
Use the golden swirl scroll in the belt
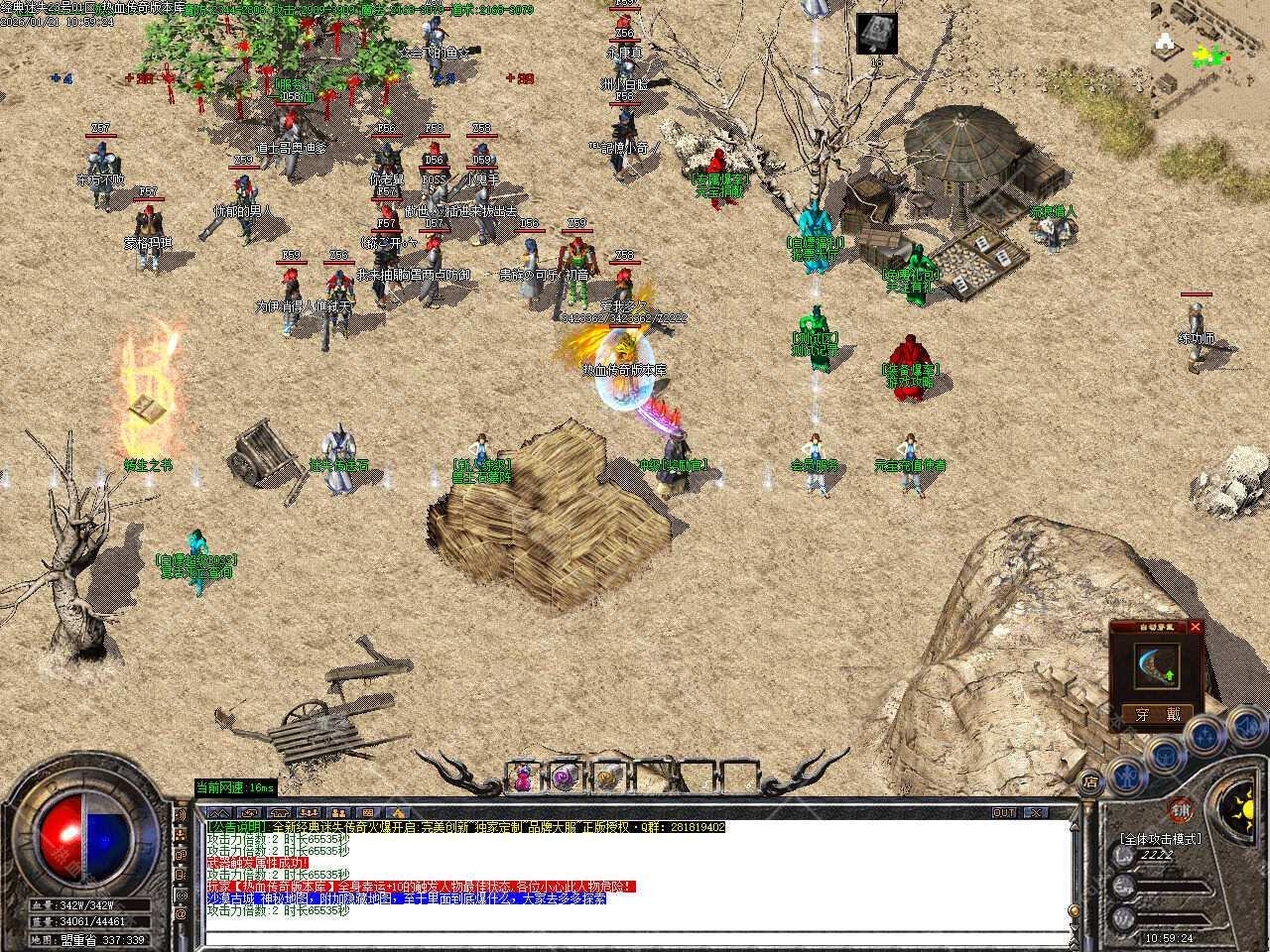click(x=607, y=778)
